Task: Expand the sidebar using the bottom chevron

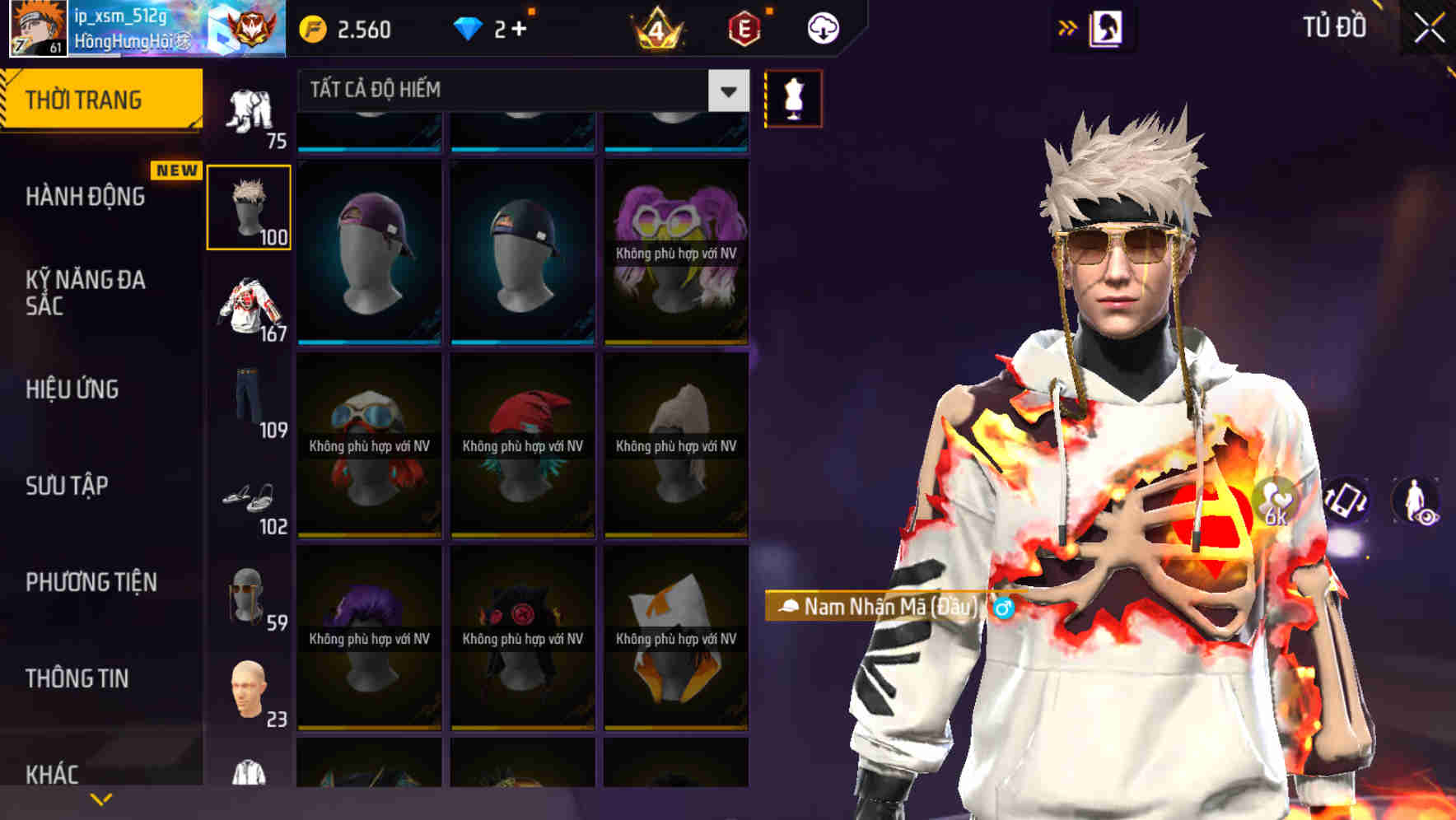Action: (100, 799)
